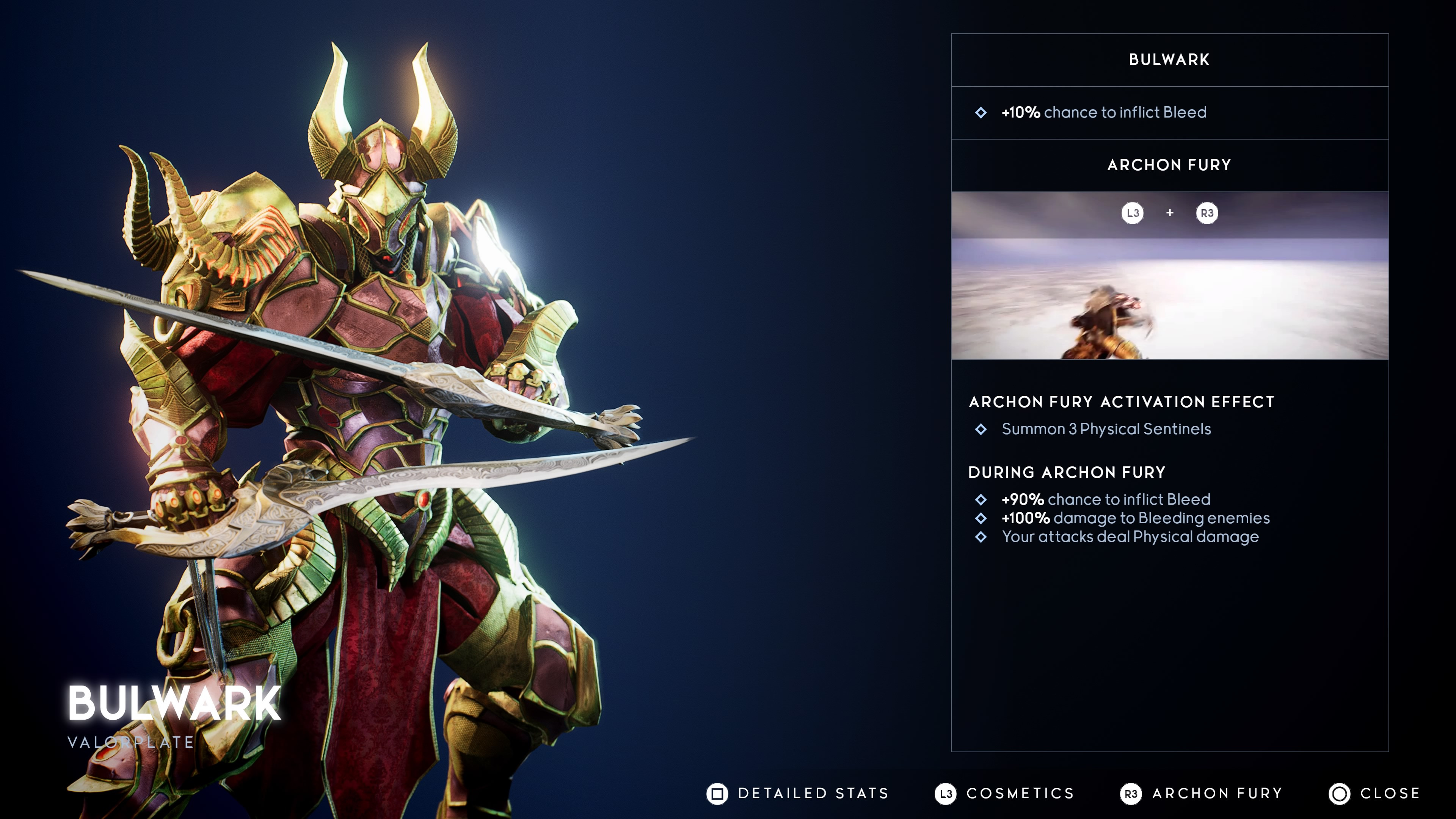This screenshot has height=819, width=1456.
Task: Show the Archon Fury details
Action: [1201, 793]
